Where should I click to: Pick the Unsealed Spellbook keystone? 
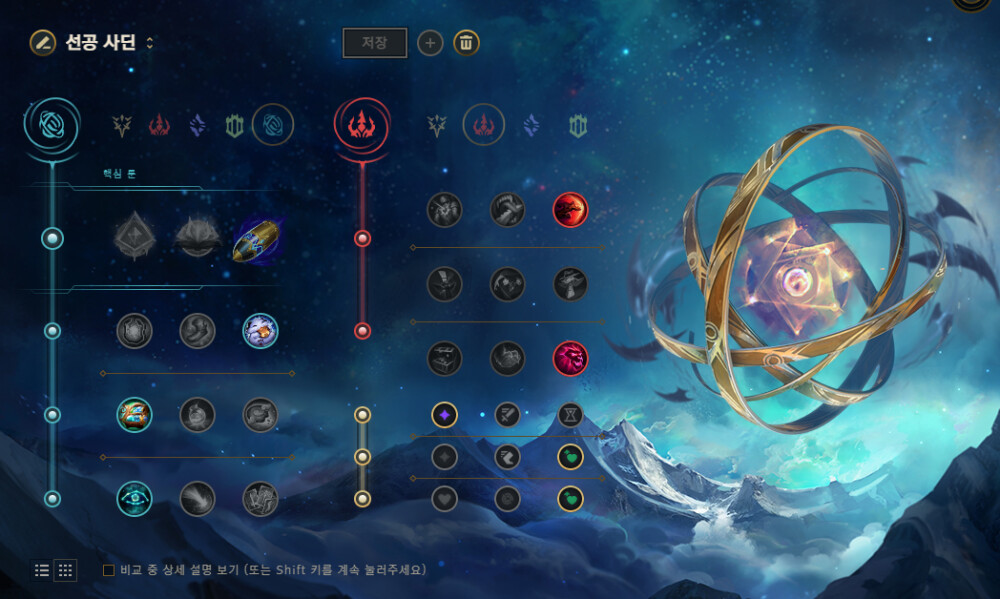point(197,239)
